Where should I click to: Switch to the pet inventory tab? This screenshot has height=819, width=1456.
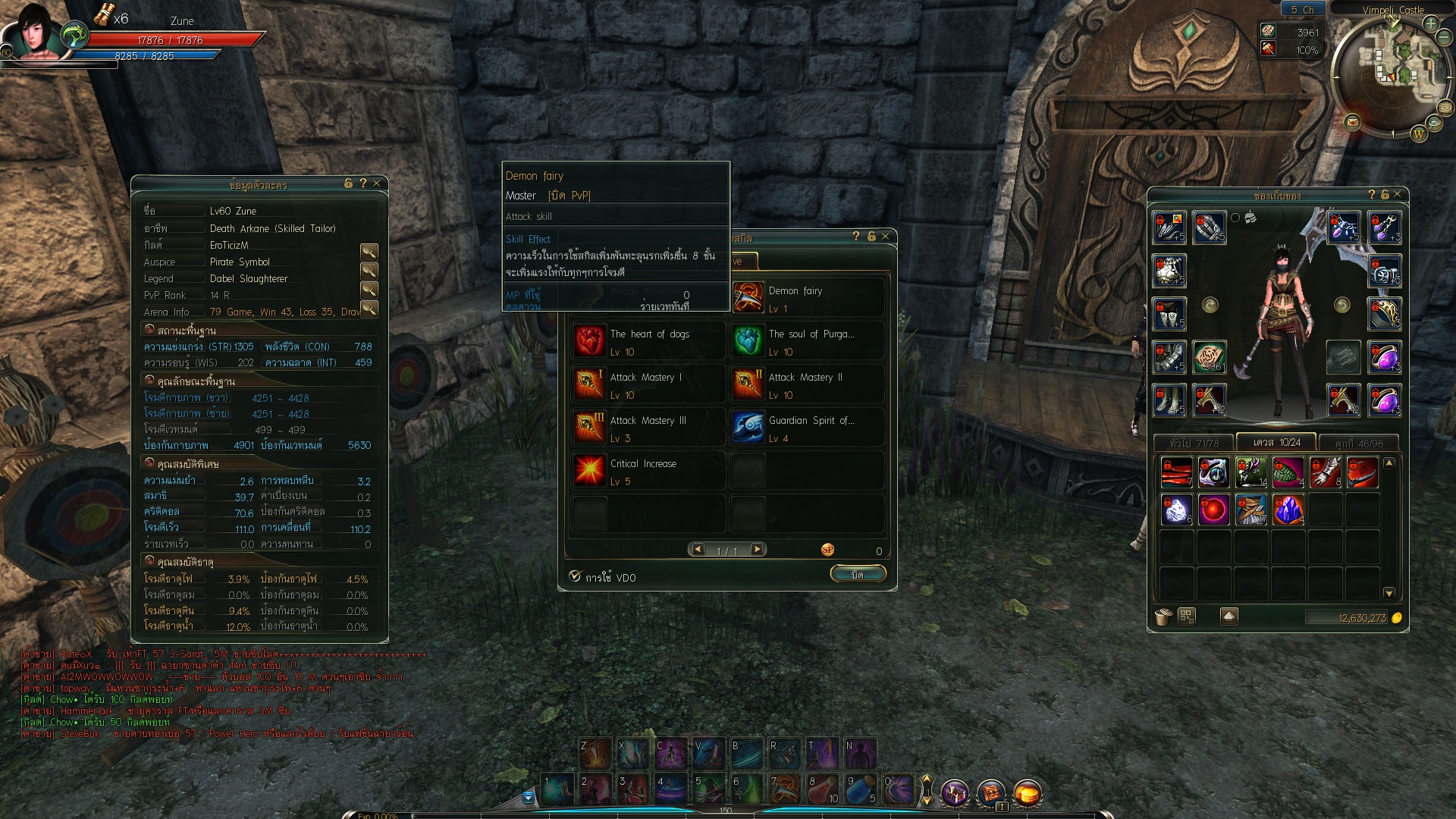[1359, 443]
